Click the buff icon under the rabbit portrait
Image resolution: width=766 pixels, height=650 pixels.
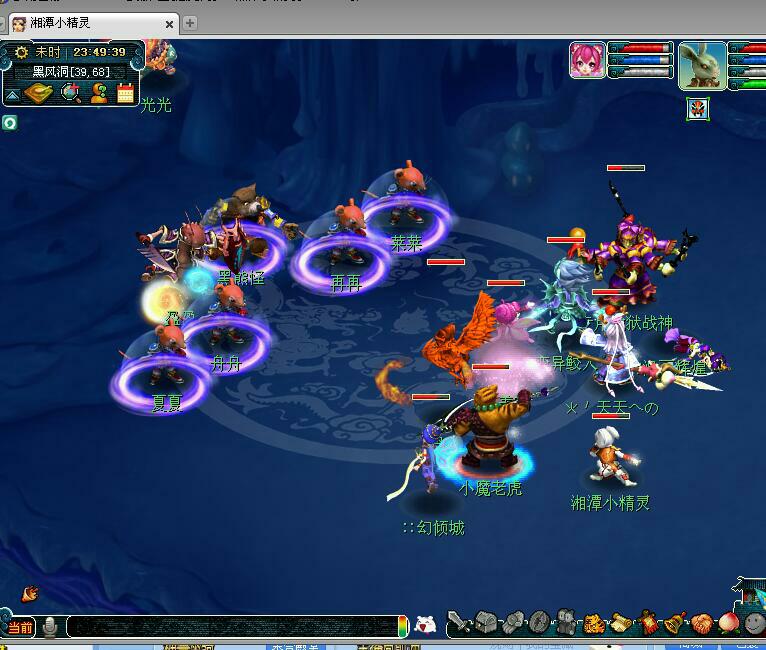[x=697, y=108]
